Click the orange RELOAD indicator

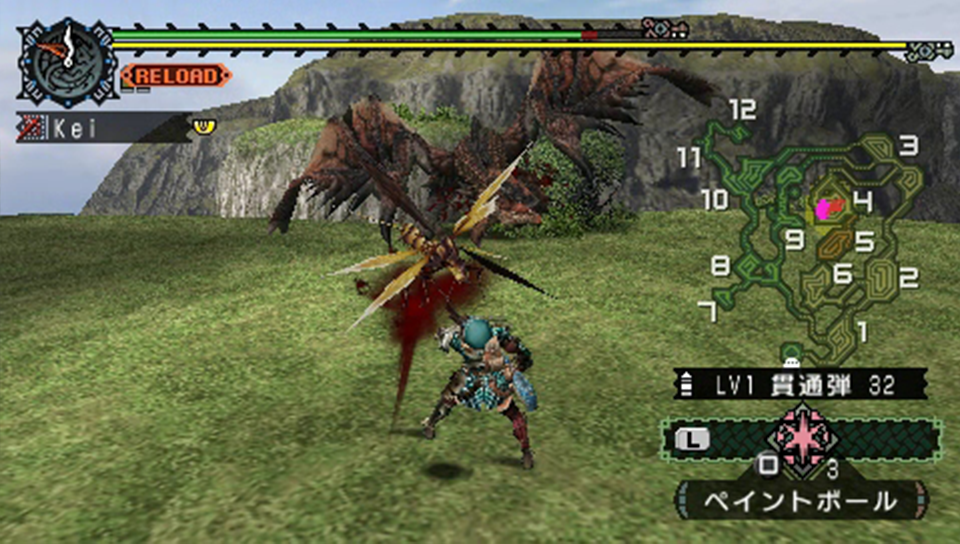point(177,76)
